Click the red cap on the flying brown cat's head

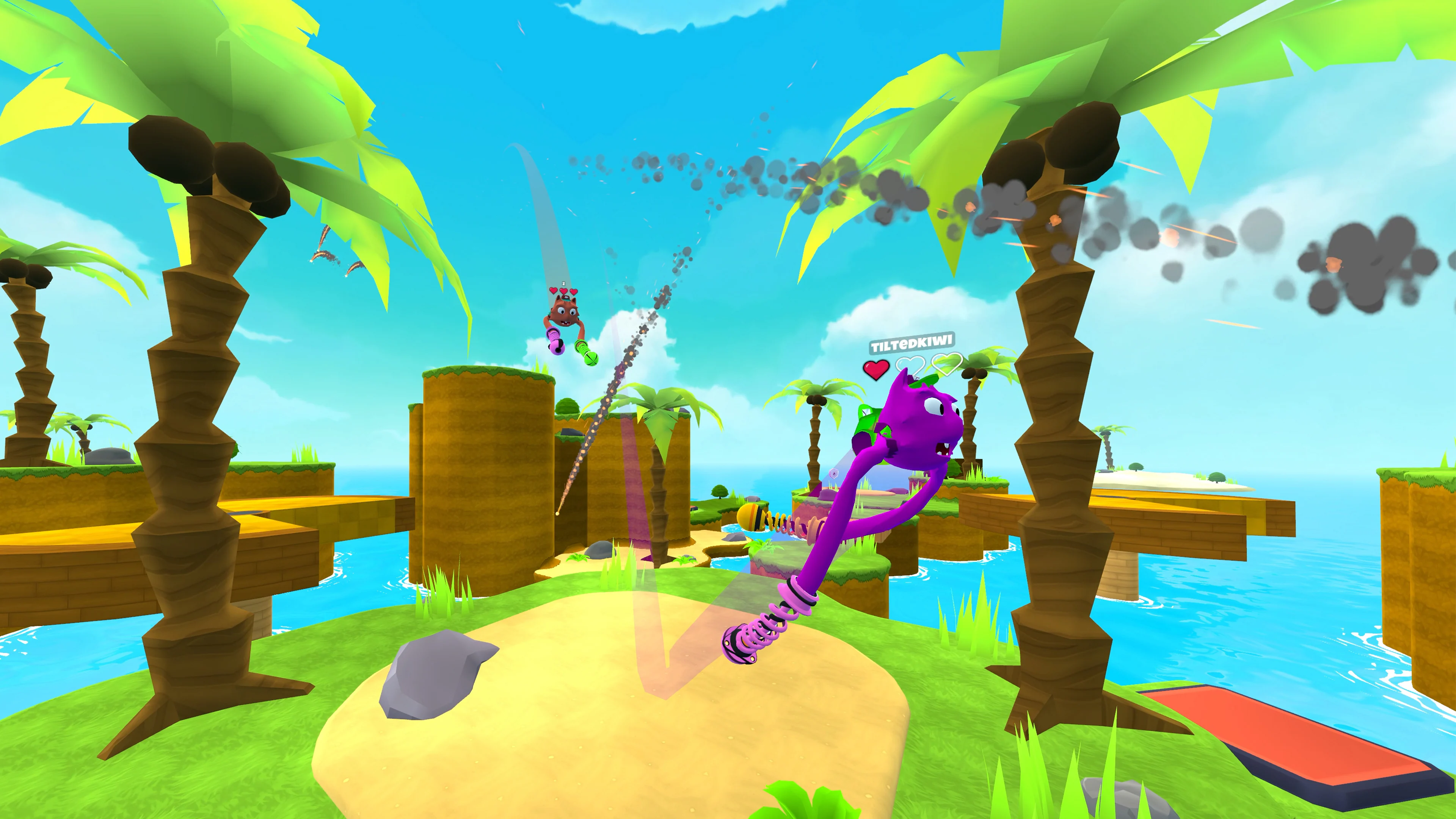pos(566,298)
